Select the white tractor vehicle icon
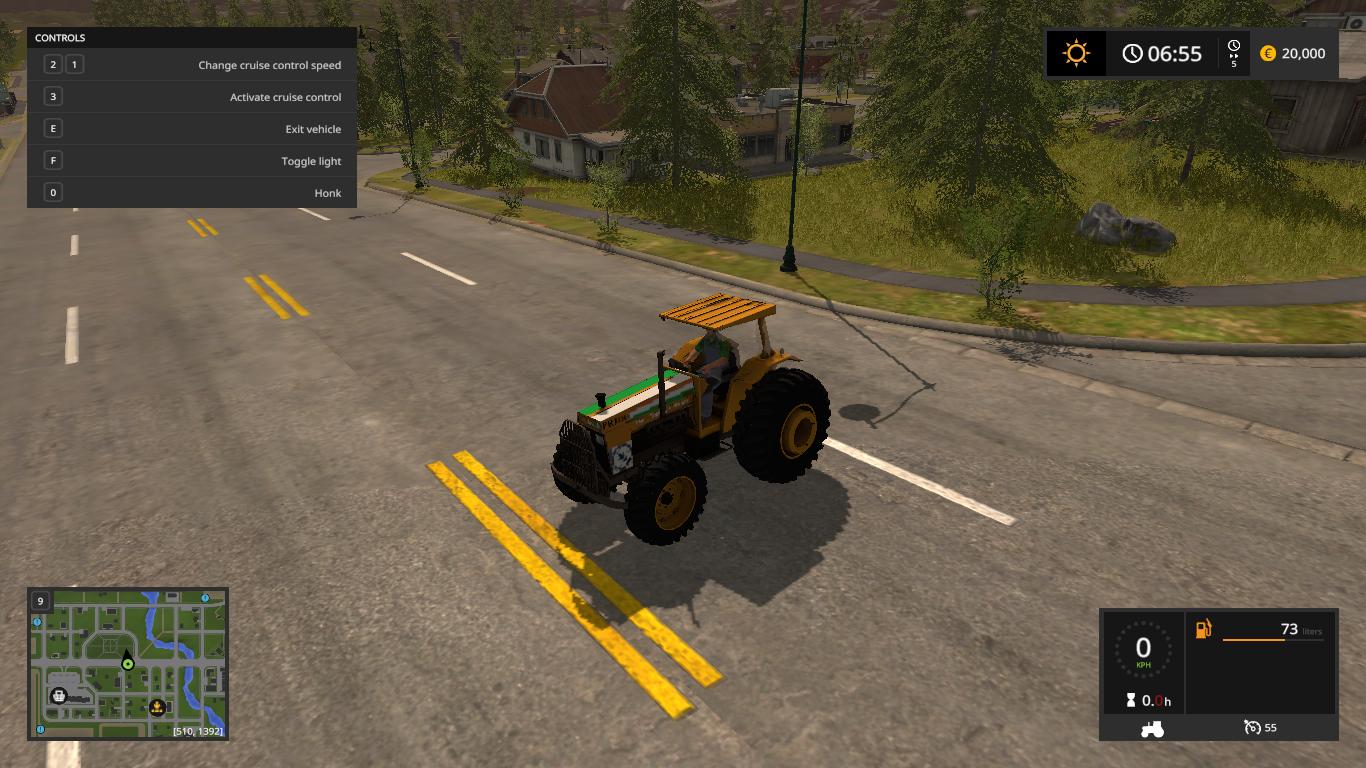This screenshot has height=768, width=1366. [1152, 728]
